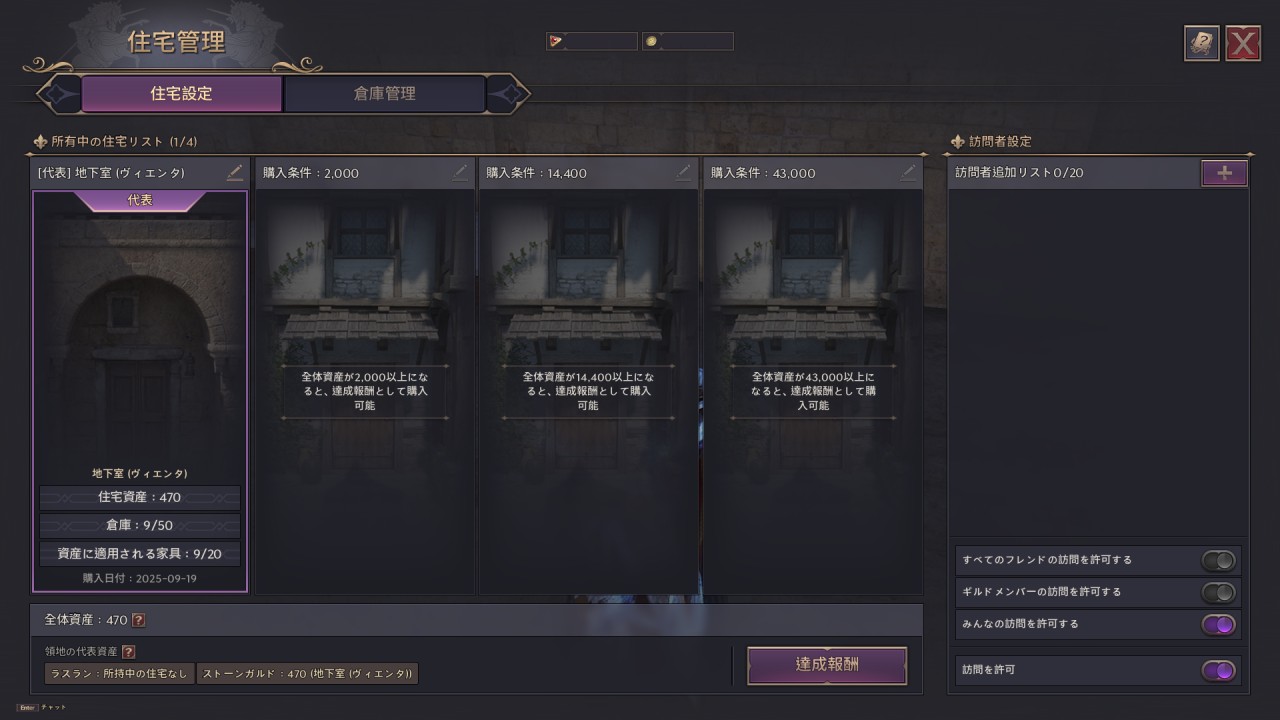The width and height of the screenshot is (1280, 720).
Task: Select the locked house requiring 14,400 assets
Action: coord(588,390)
